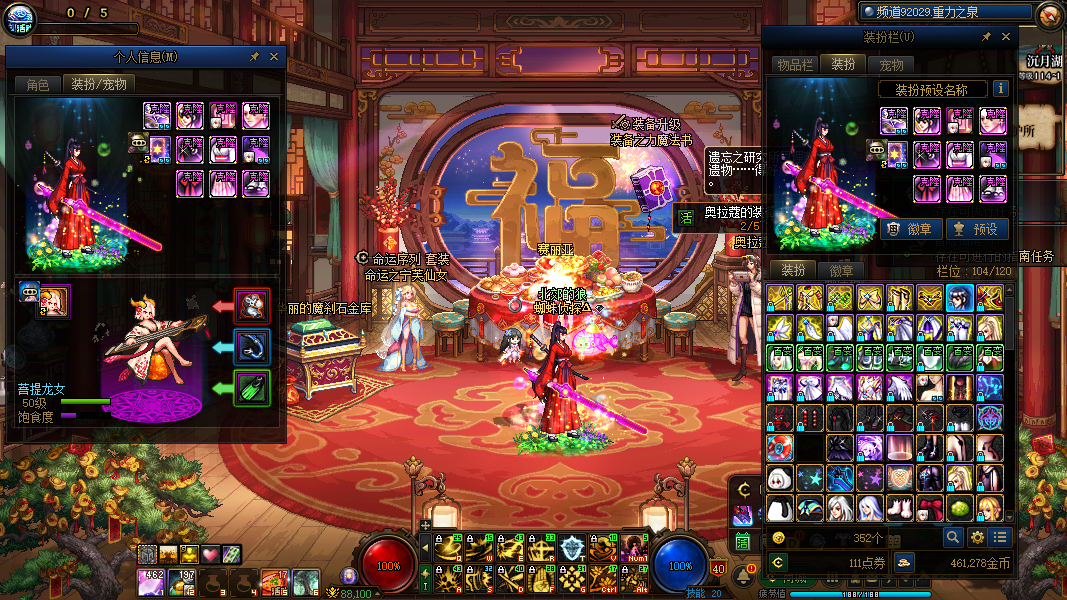Open the 频道 channel selector at top
1067x600 pixels.
click(x=945, y=12)
